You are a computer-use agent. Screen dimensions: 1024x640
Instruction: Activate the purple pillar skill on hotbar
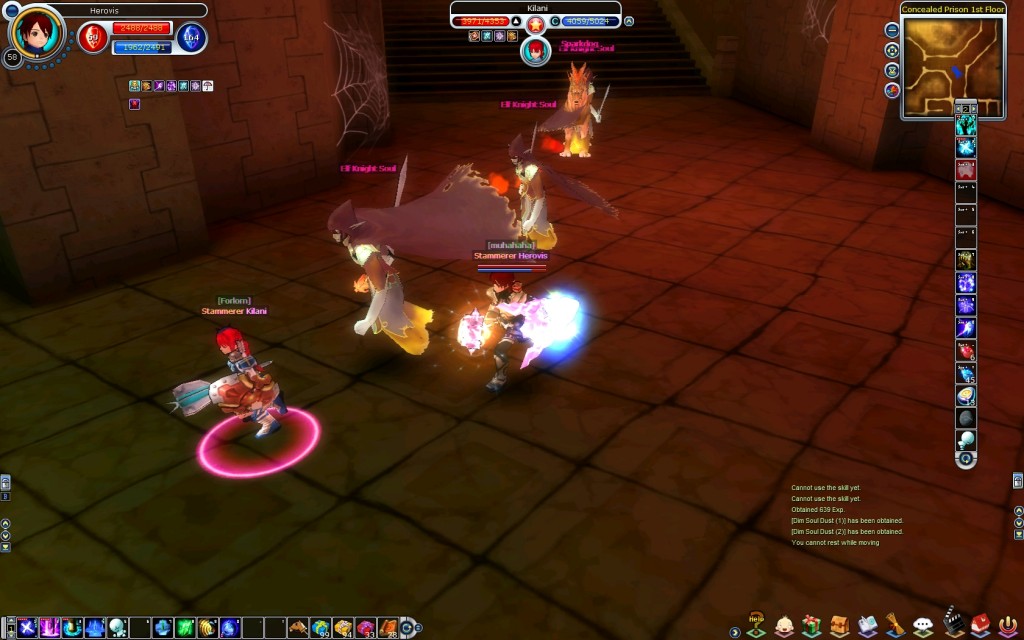pos(49,628)
